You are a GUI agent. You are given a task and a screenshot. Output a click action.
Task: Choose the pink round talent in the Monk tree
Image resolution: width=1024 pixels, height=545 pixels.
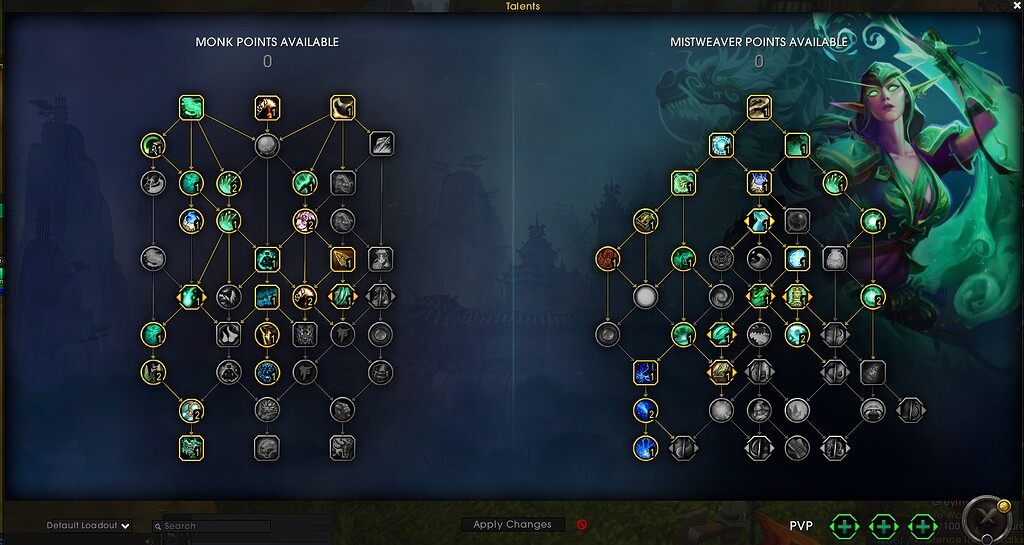coord(305,221)
